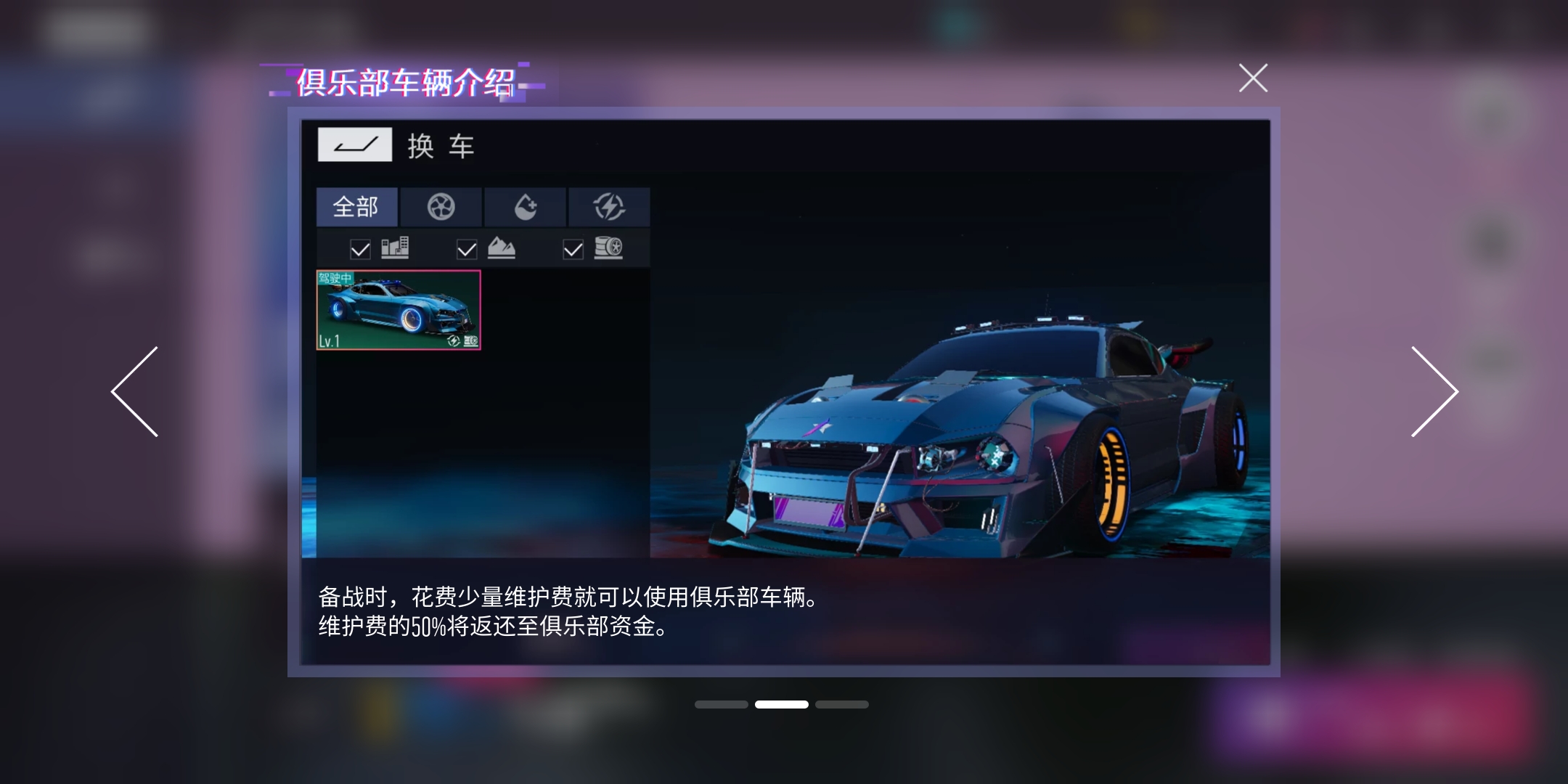The image size is (1568, 784).
Task: Uncheck the tire checkbox
Action: tap(574, 248)
